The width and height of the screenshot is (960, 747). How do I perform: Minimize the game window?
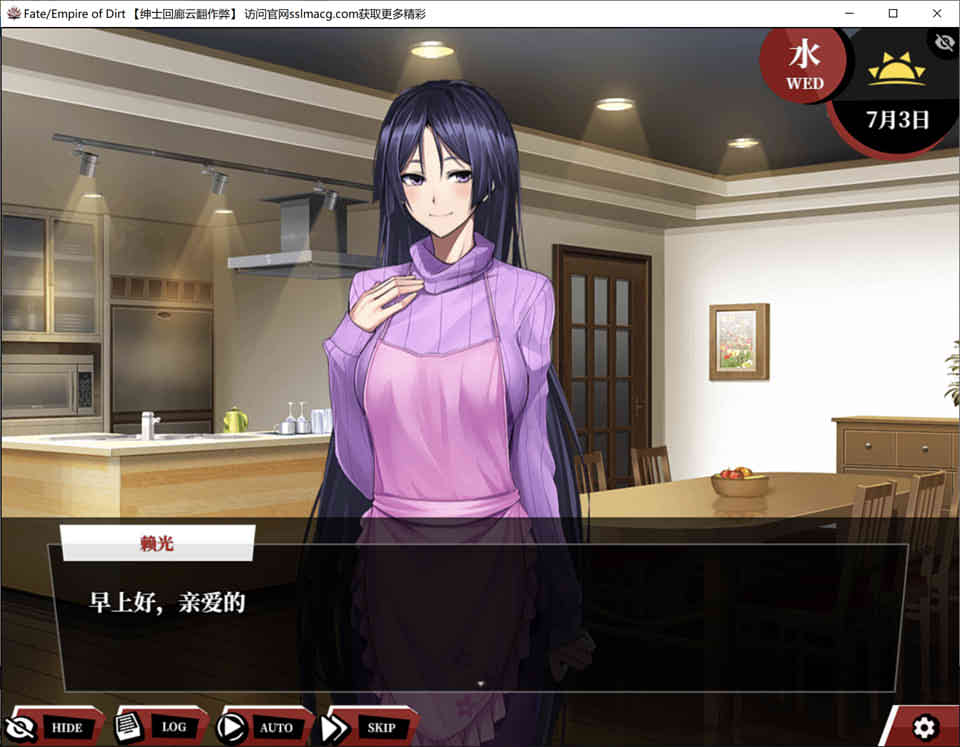coord(848,13)
